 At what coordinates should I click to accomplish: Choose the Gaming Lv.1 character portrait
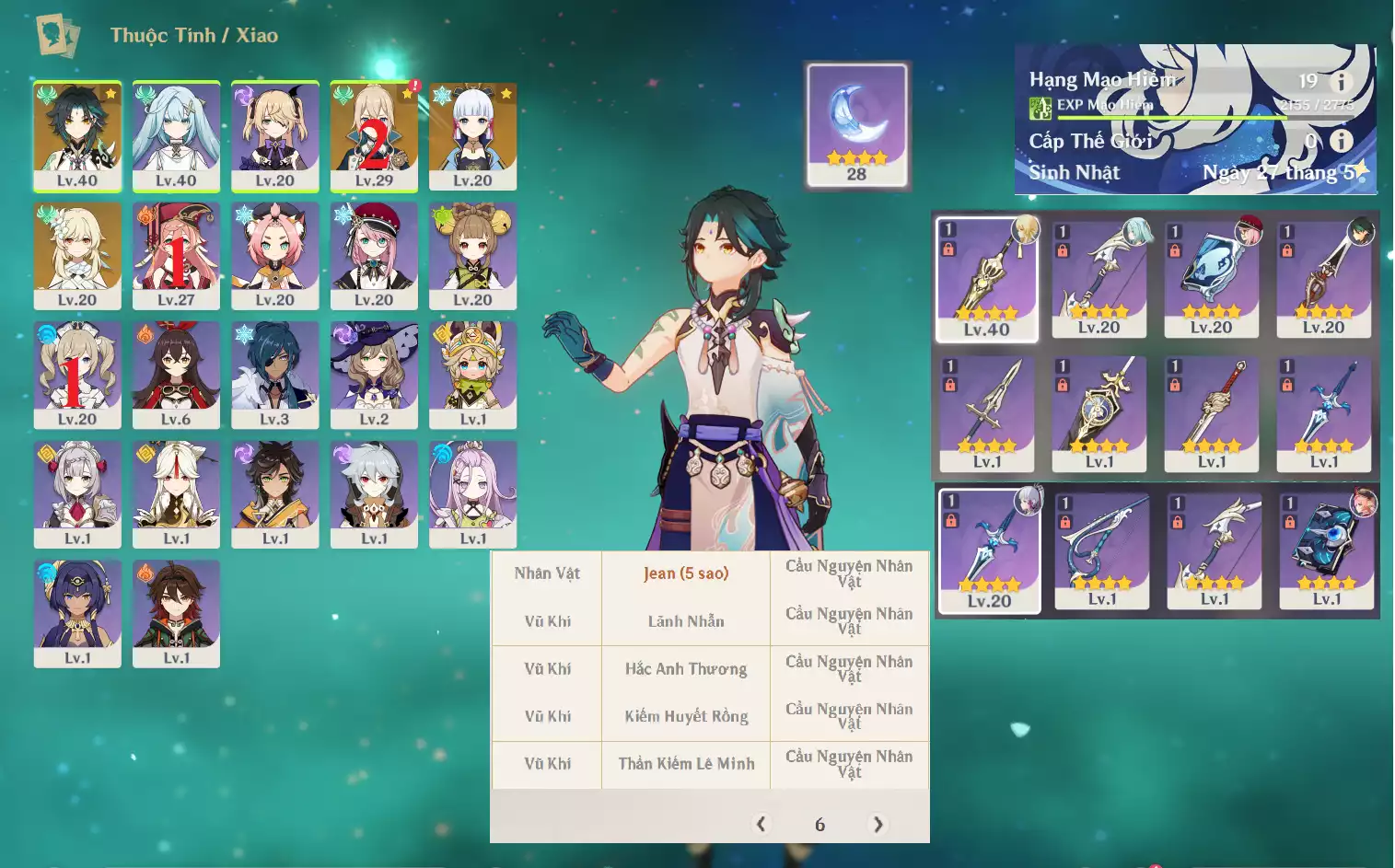176,613
